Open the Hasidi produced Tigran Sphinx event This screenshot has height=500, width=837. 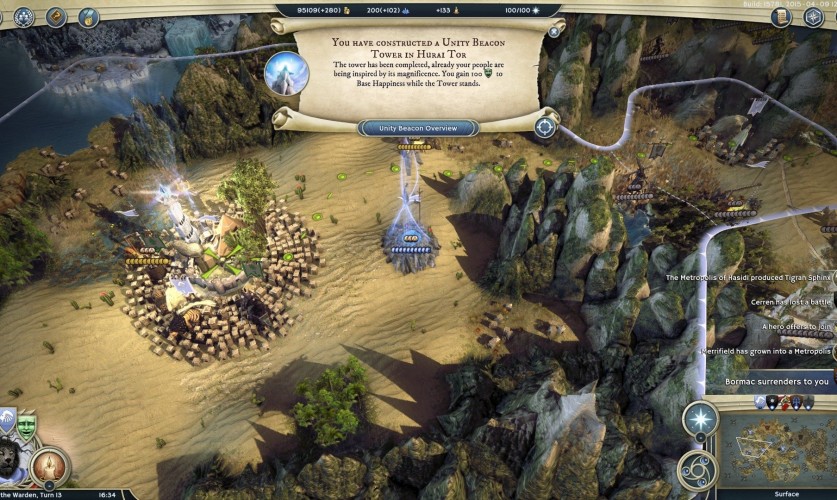point(750,277)
